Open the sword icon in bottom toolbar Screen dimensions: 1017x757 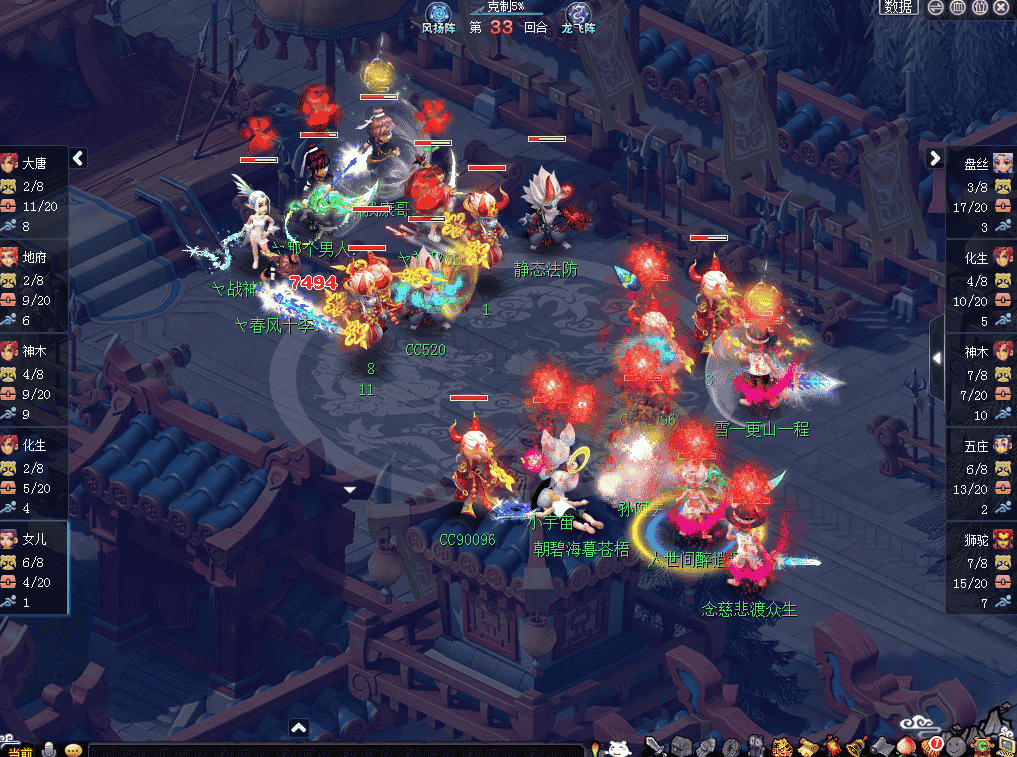pos(655,746)
